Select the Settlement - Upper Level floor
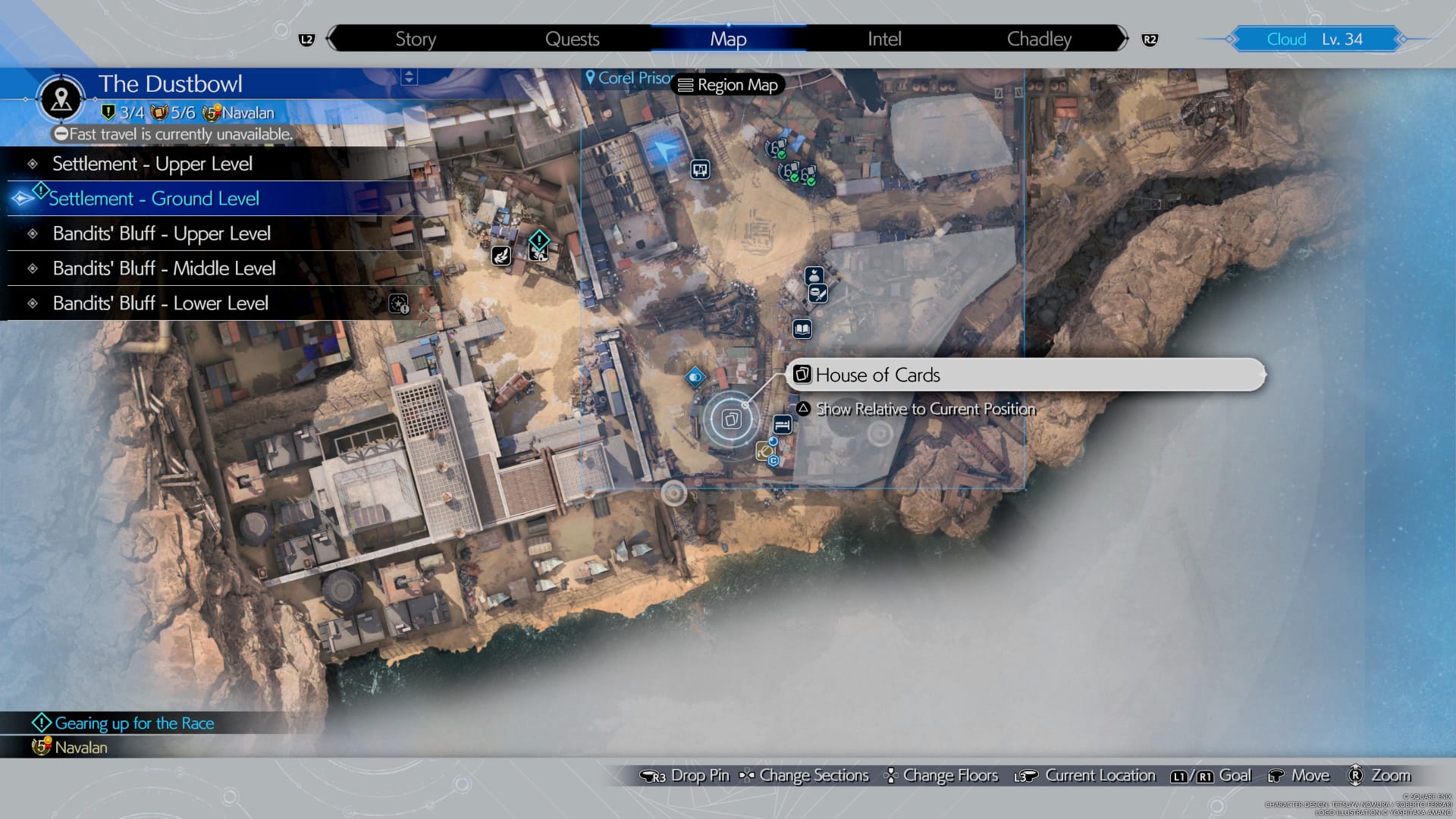 pyautogui.click(x=152, y=163)
